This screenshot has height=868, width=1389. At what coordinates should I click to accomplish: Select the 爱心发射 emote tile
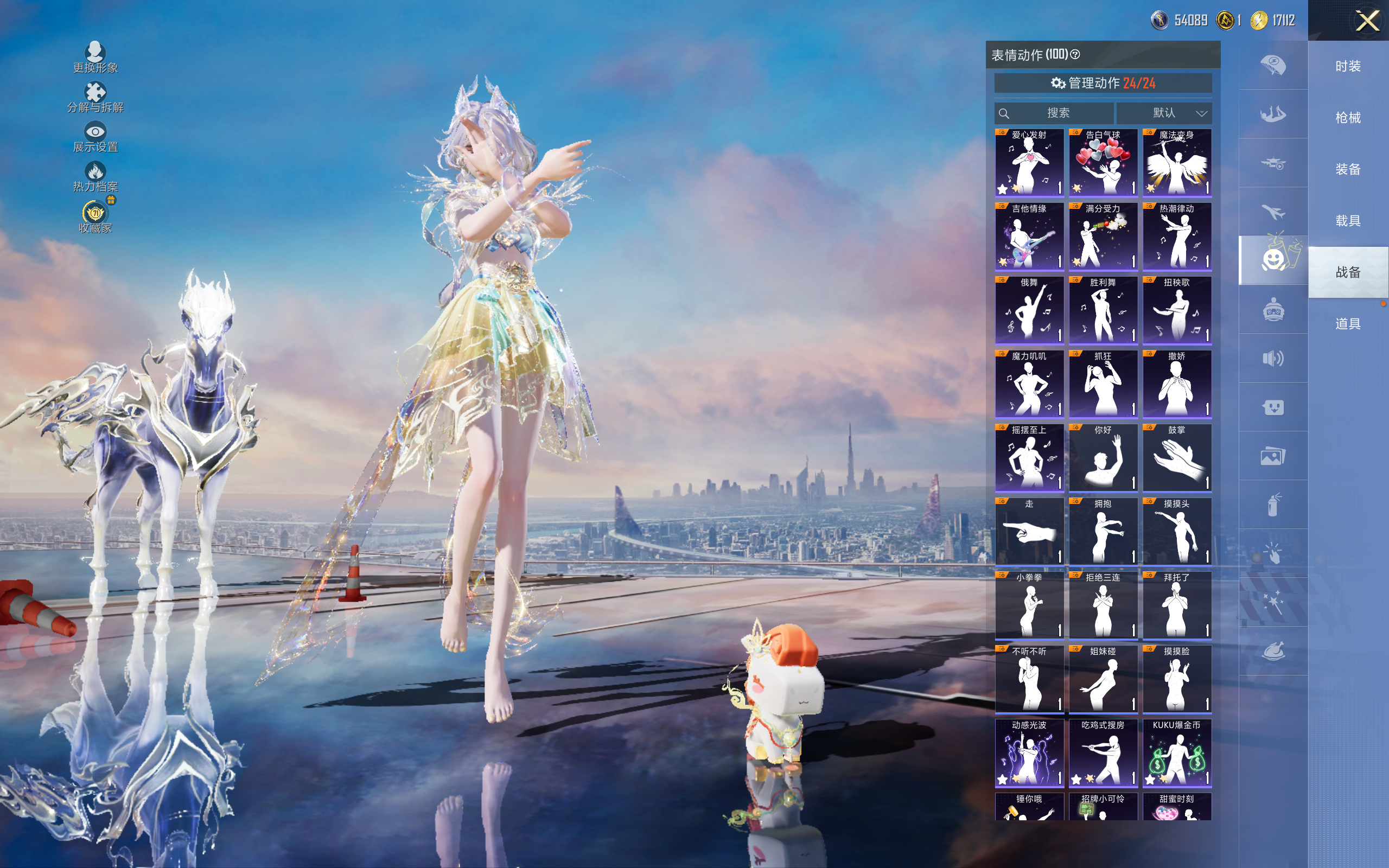1029,163
